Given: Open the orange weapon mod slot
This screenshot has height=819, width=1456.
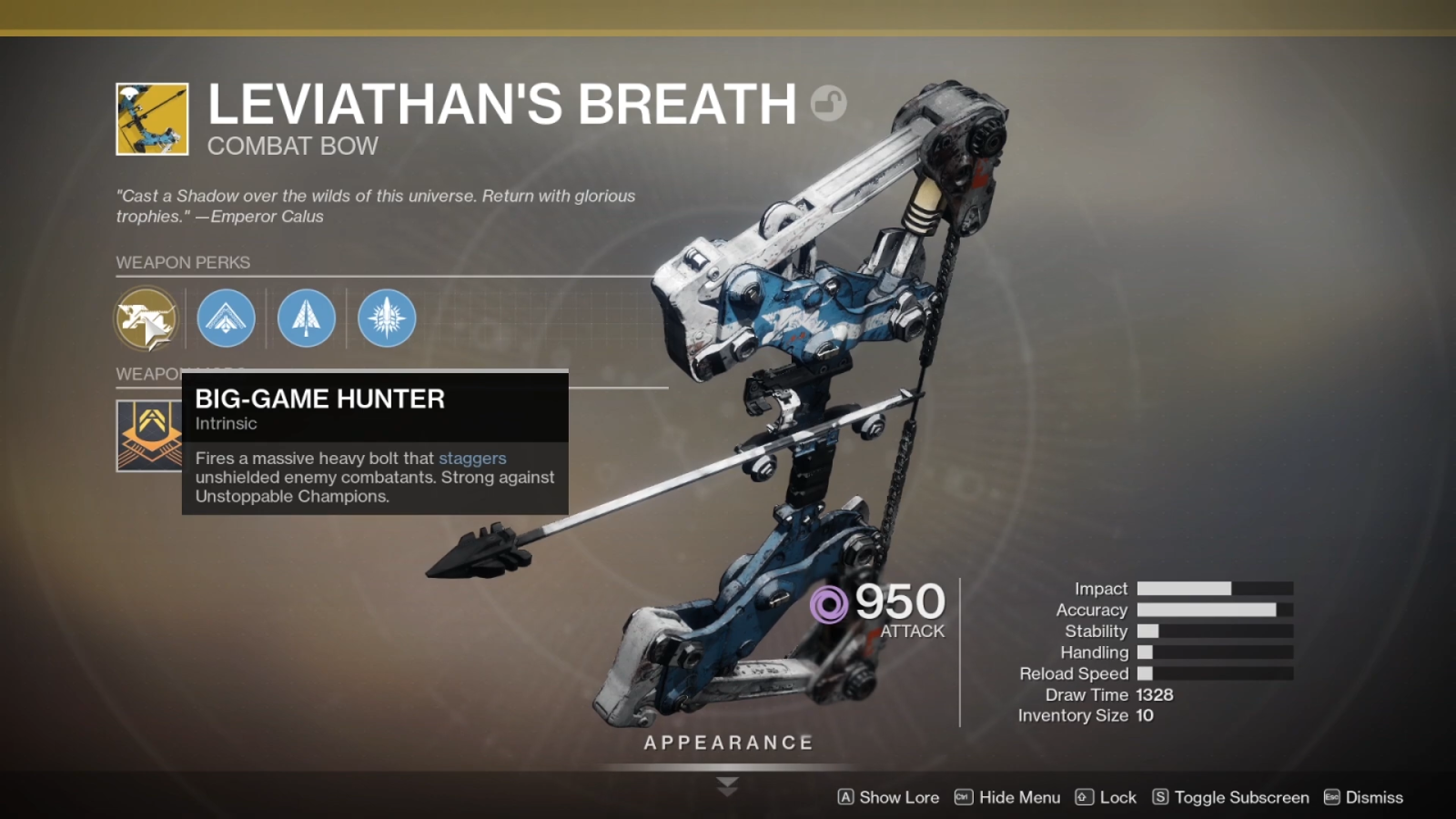Looking at the screenshot, I should [x=150, y=435].
